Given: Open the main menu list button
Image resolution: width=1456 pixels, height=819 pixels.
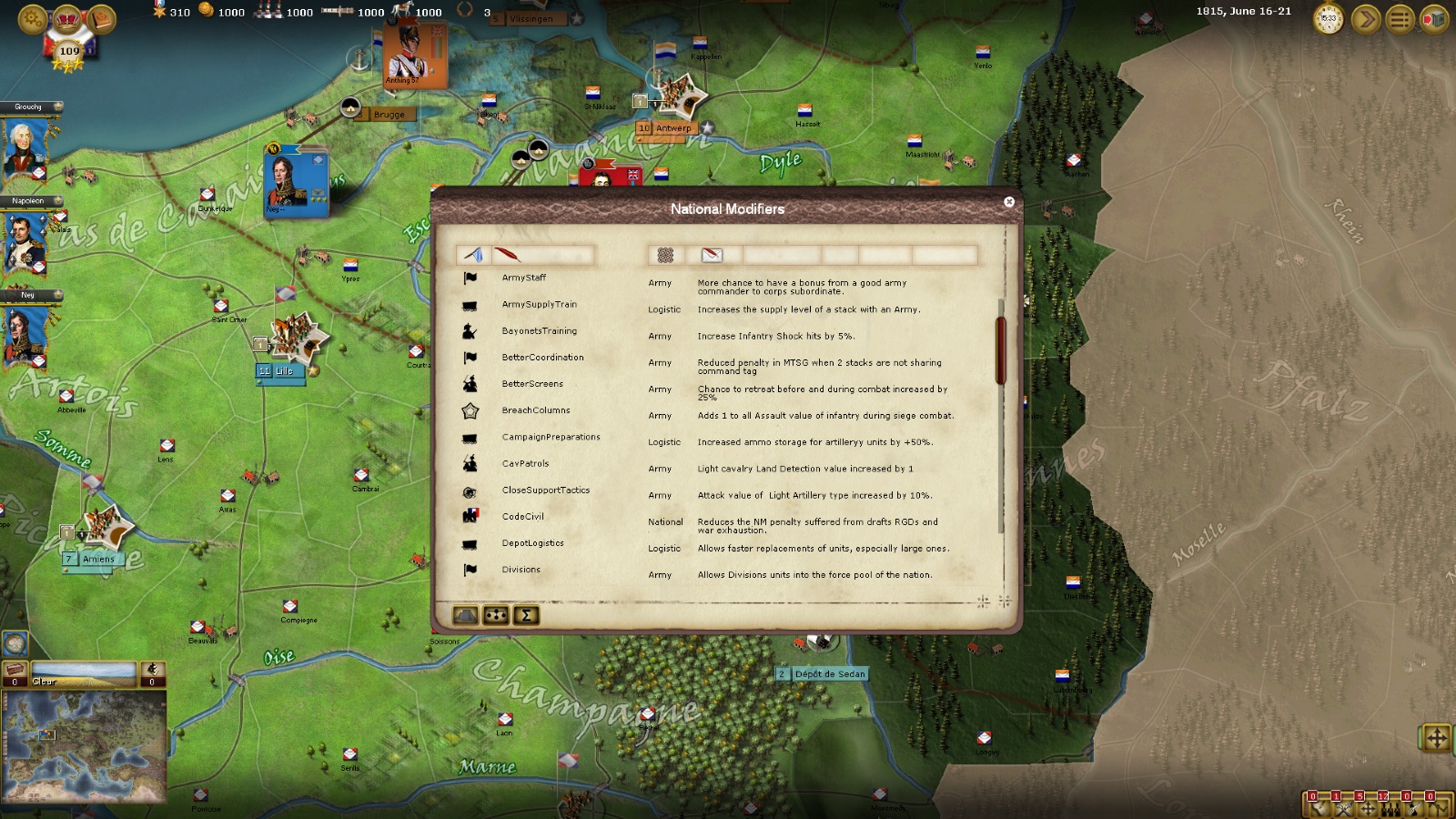Looking at the screenshot, I should (1400, 18).
